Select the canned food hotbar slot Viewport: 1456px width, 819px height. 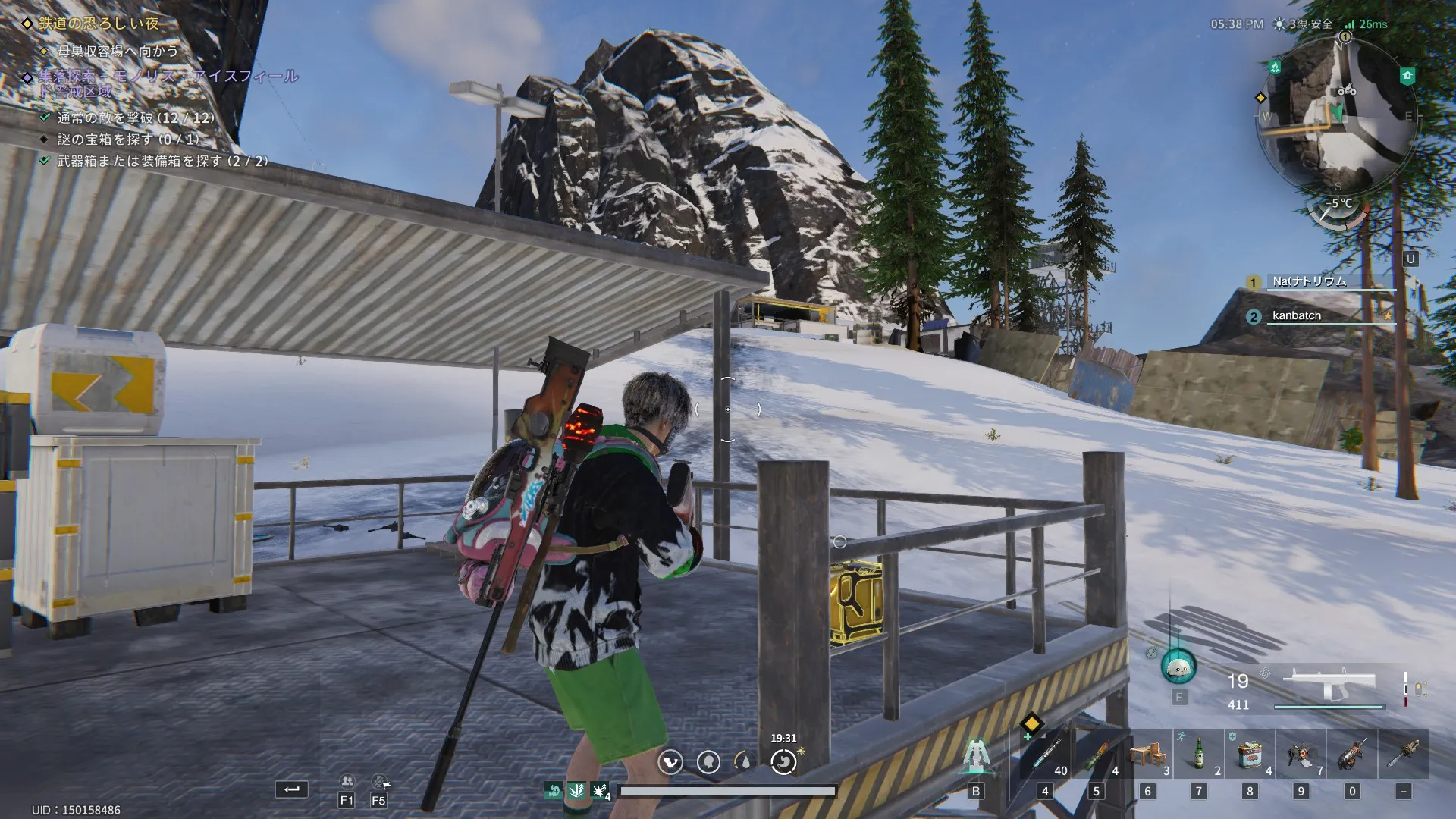(x=1250, y=755)
